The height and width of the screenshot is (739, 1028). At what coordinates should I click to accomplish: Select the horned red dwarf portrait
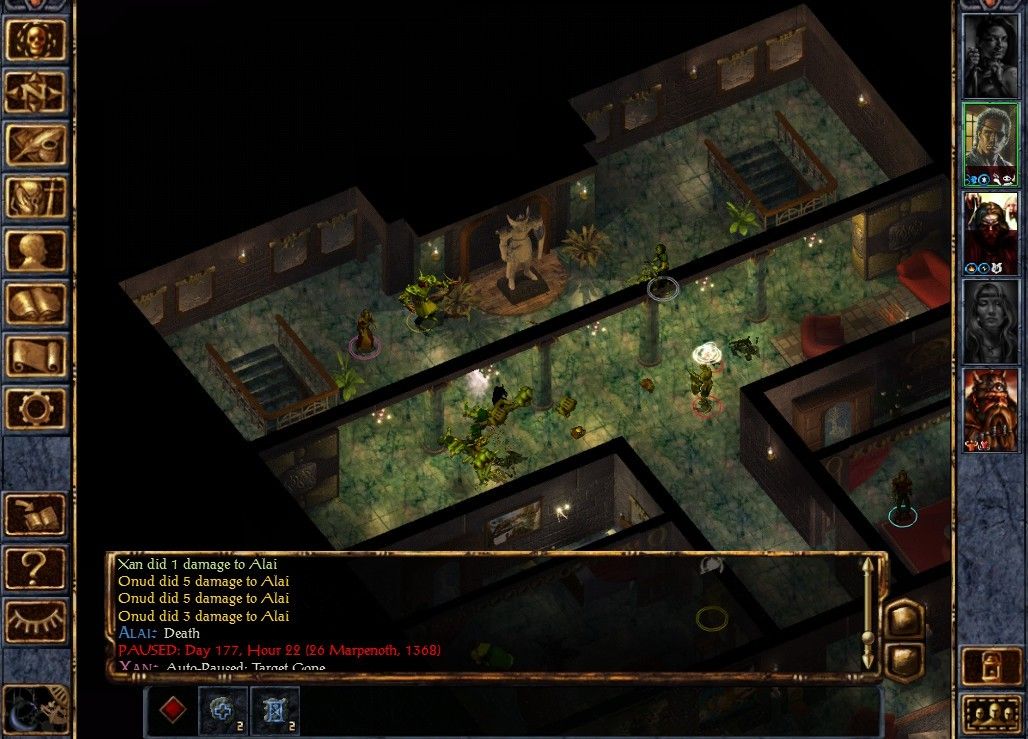(990, 409)
